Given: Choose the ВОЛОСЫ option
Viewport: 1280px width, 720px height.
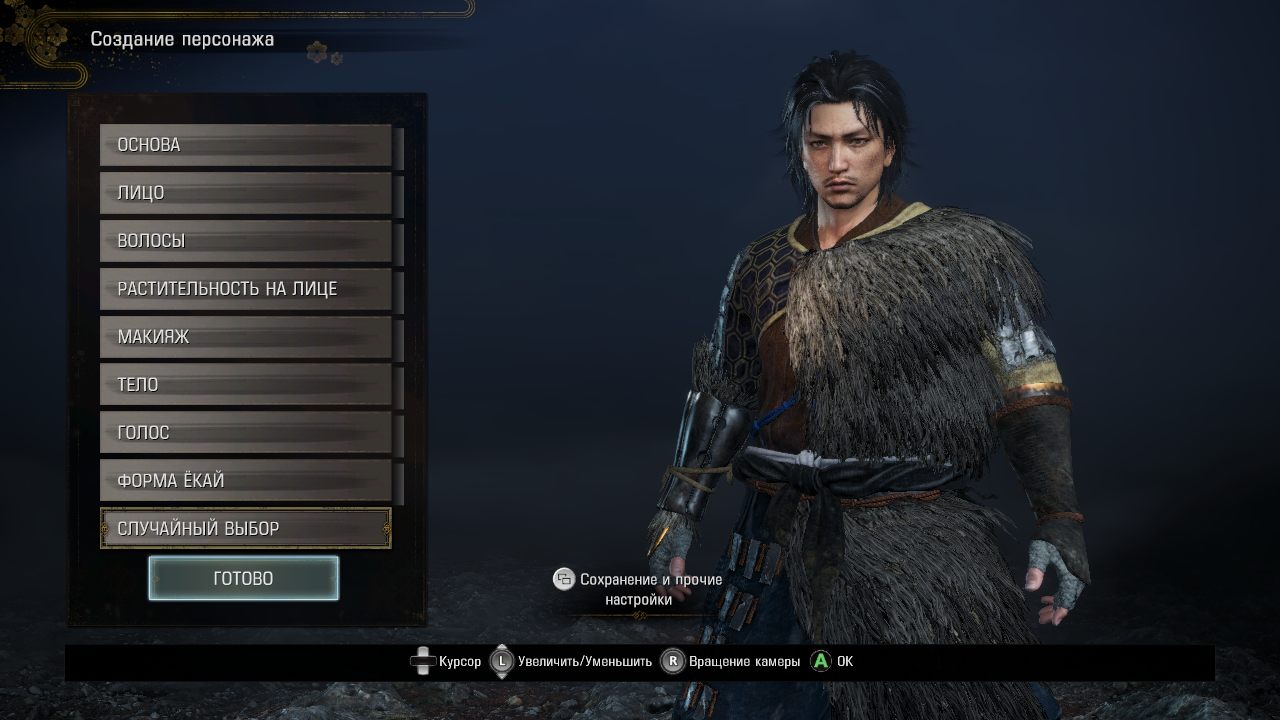Looking at the screenshot, I should pos(245,241).
